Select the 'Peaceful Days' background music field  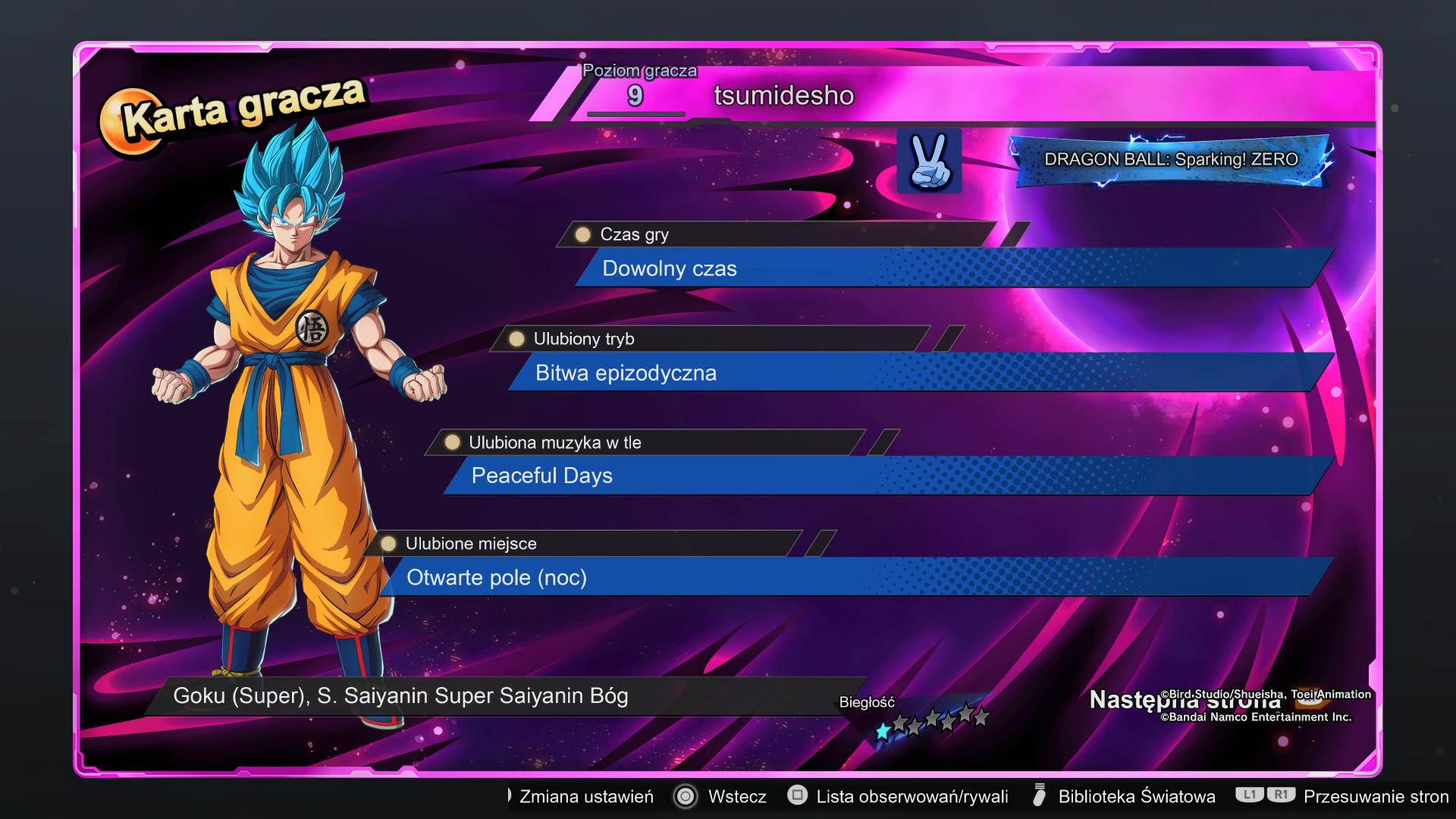point(887,475)
